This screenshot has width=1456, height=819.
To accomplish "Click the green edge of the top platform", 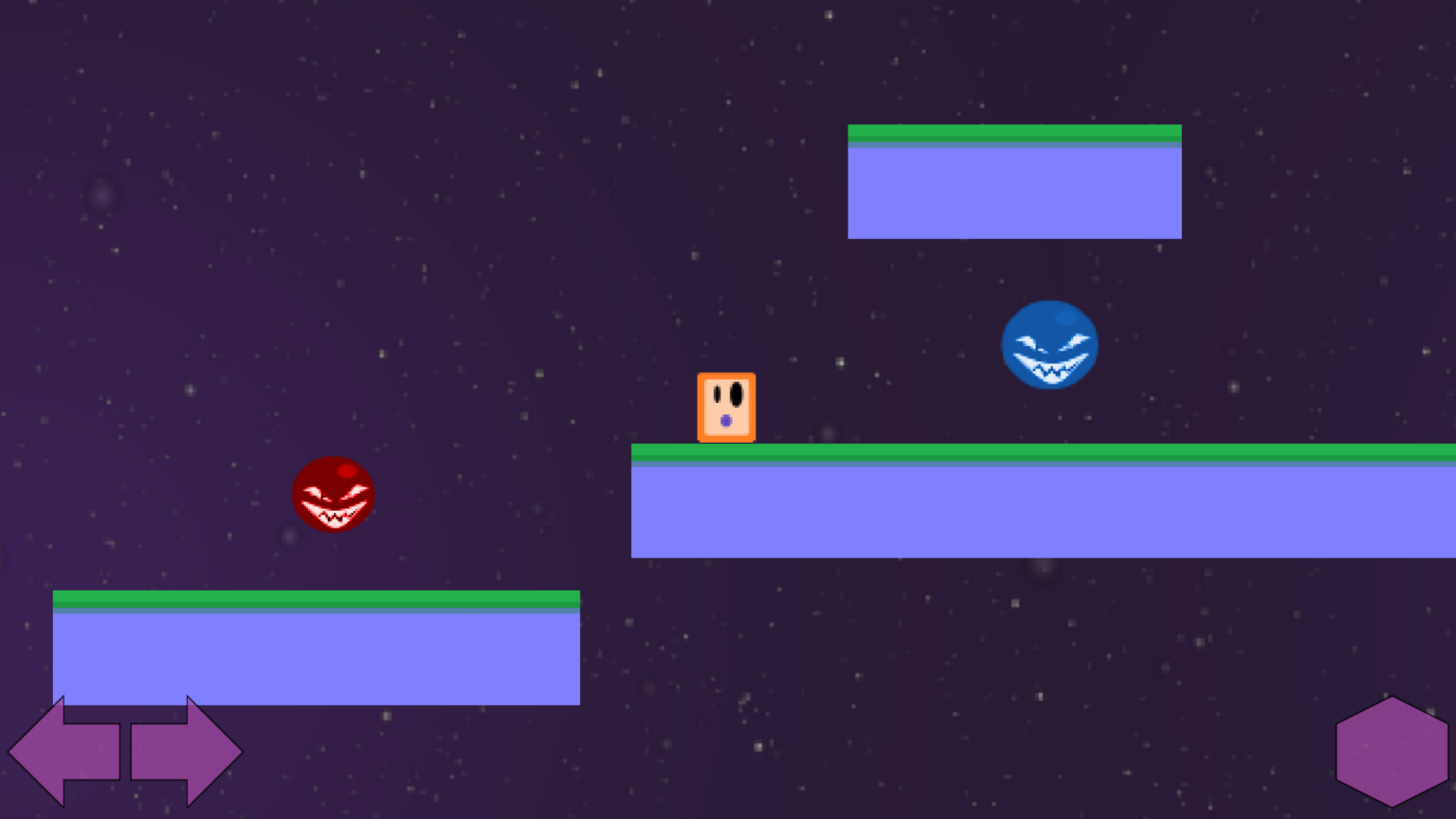I will coord(1014,131).
